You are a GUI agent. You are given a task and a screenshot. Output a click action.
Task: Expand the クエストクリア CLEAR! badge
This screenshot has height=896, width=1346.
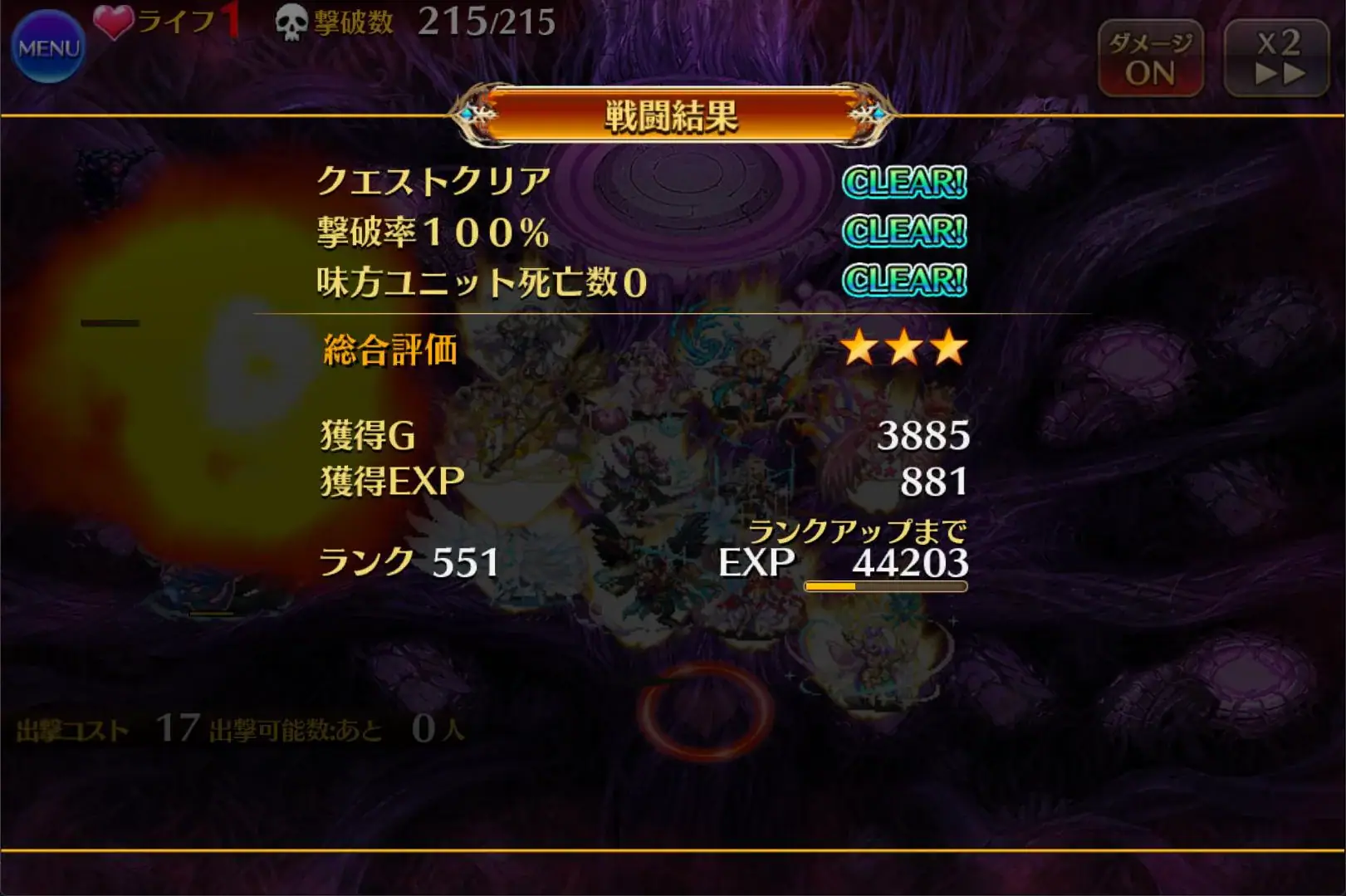pos(904,184)
